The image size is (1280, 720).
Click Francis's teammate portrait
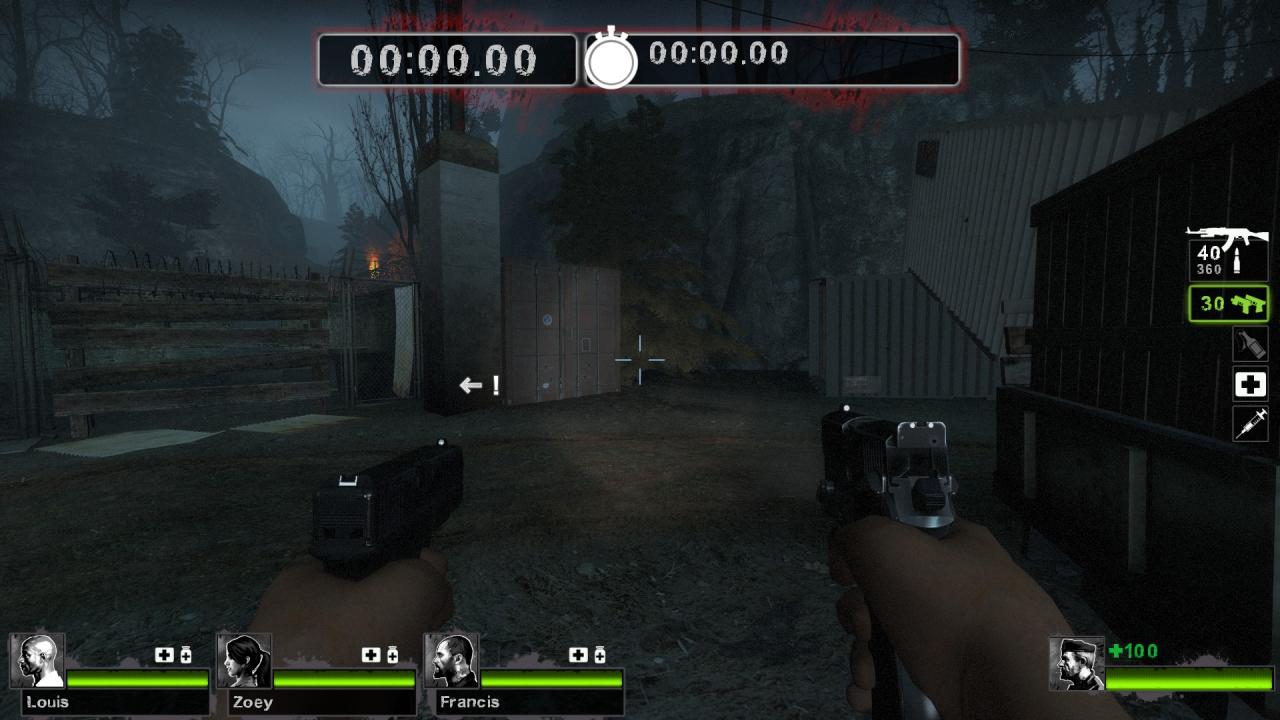tap(451, 660)
